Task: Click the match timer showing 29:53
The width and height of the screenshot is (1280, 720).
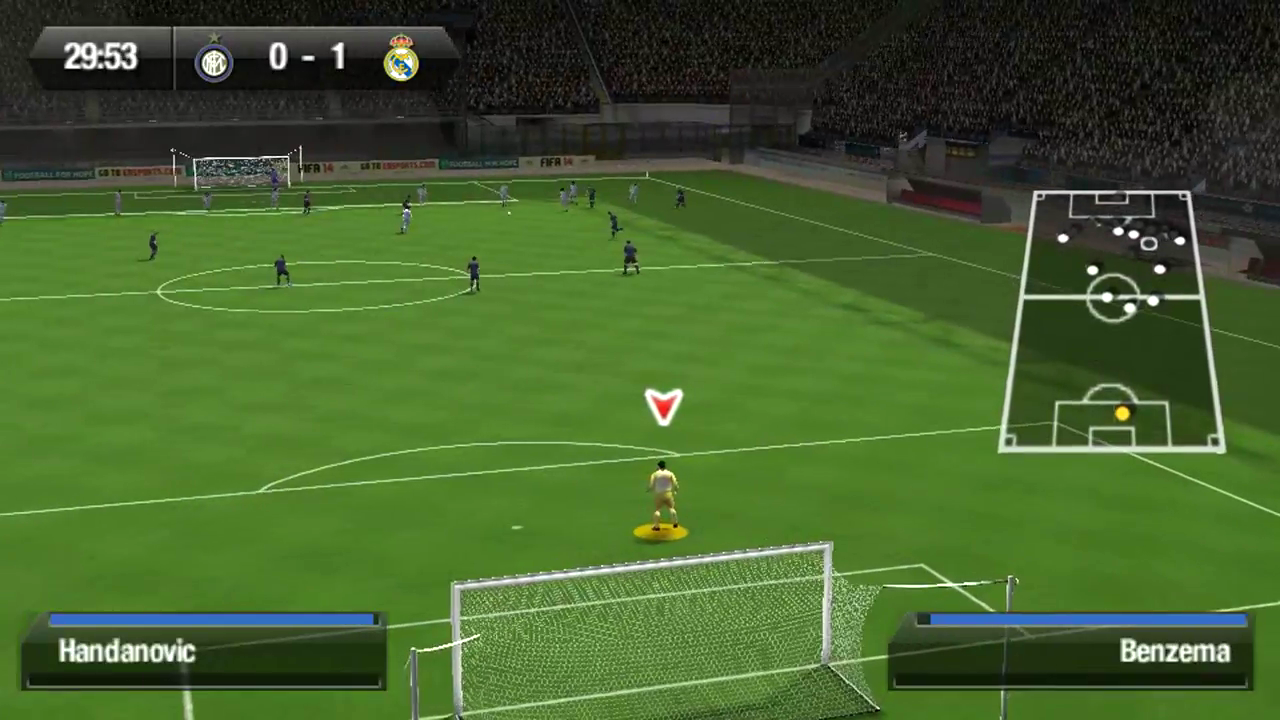Action: pos(99,57)
